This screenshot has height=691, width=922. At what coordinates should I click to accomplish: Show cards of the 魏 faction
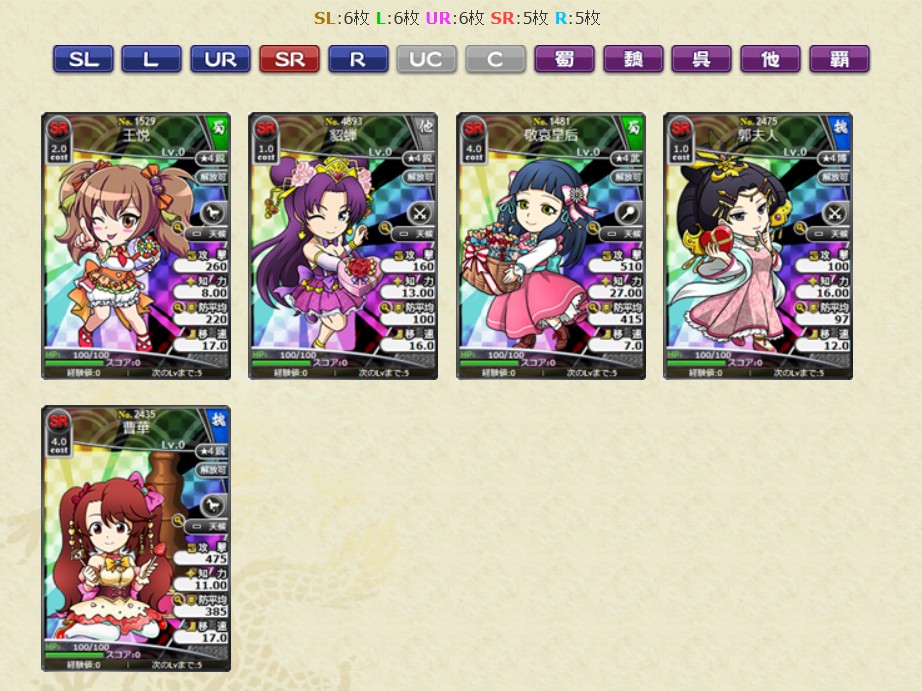point(633,59)
